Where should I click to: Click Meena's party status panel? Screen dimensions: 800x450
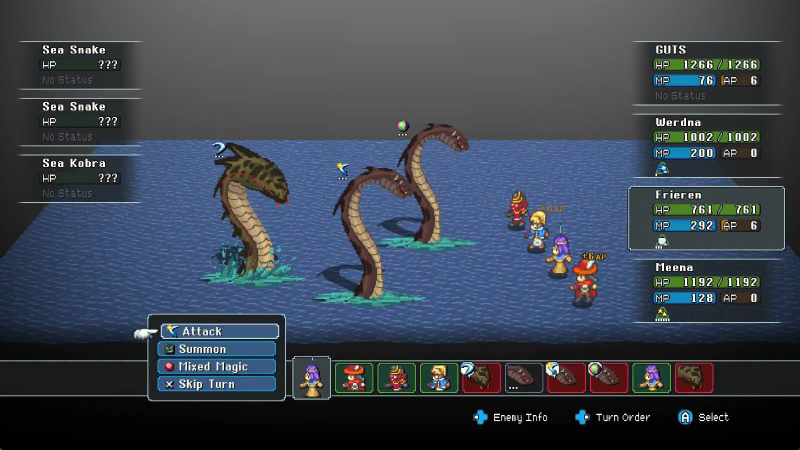(705, 290)
